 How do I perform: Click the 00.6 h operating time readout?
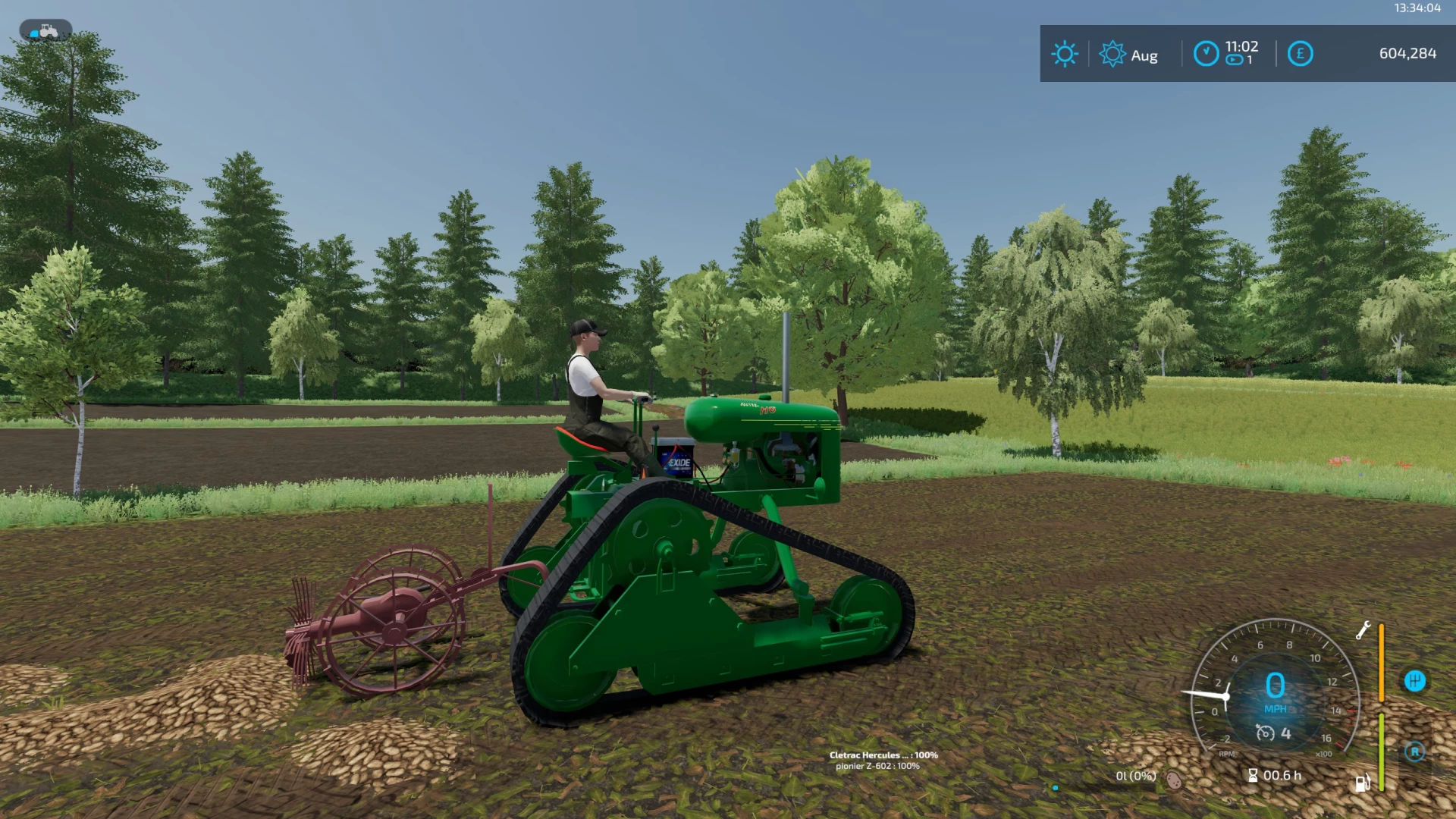1282,776
